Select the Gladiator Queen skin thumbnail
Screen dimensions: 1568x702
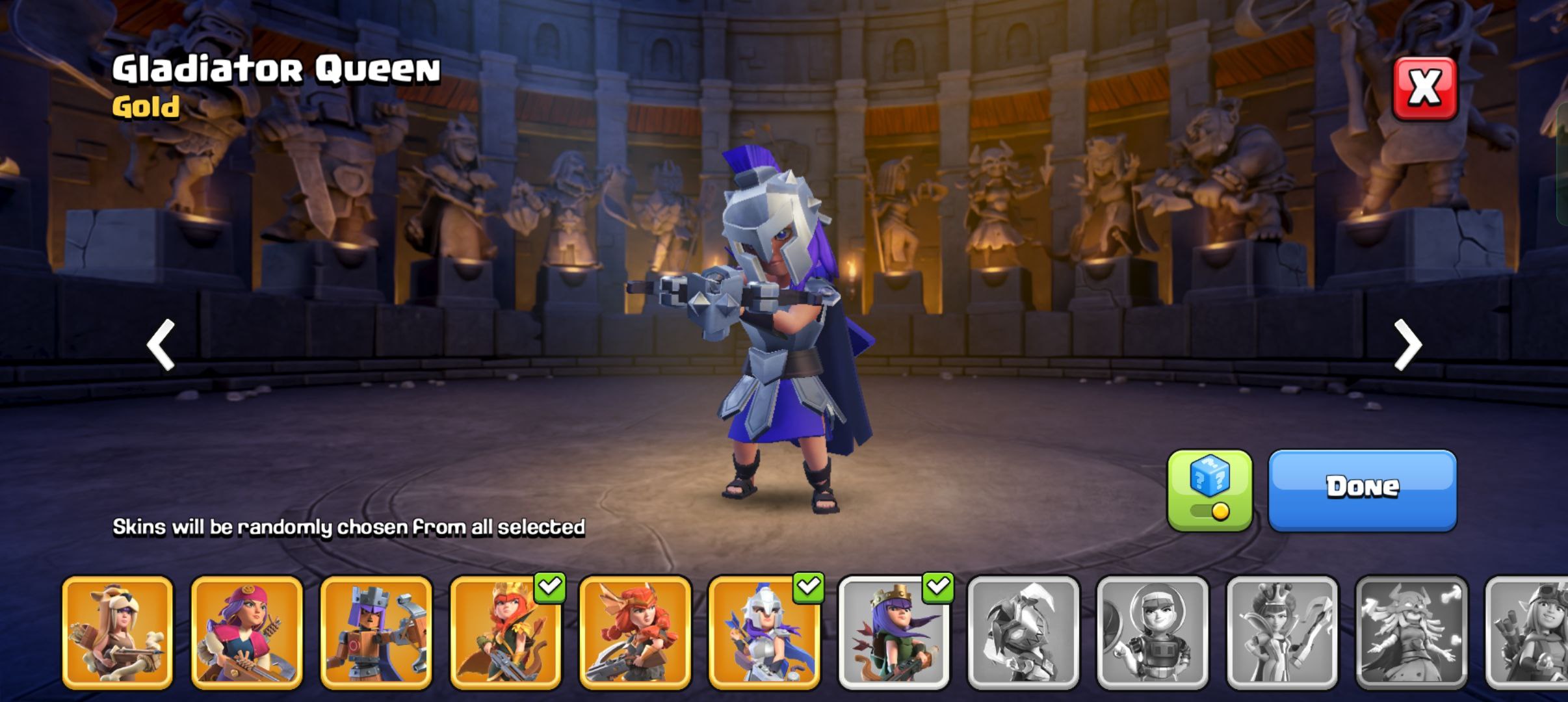(x=764, y=632)
